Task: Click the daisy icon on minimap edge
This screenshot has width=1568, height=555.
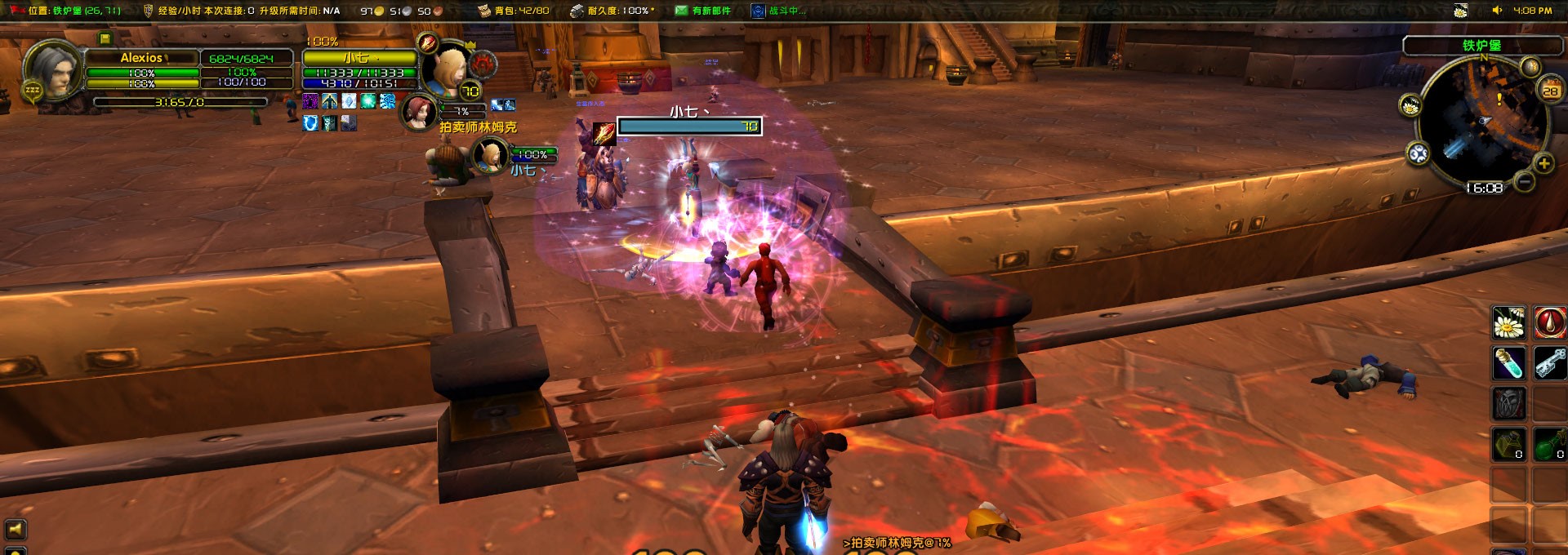Action: pos(1410,106)
